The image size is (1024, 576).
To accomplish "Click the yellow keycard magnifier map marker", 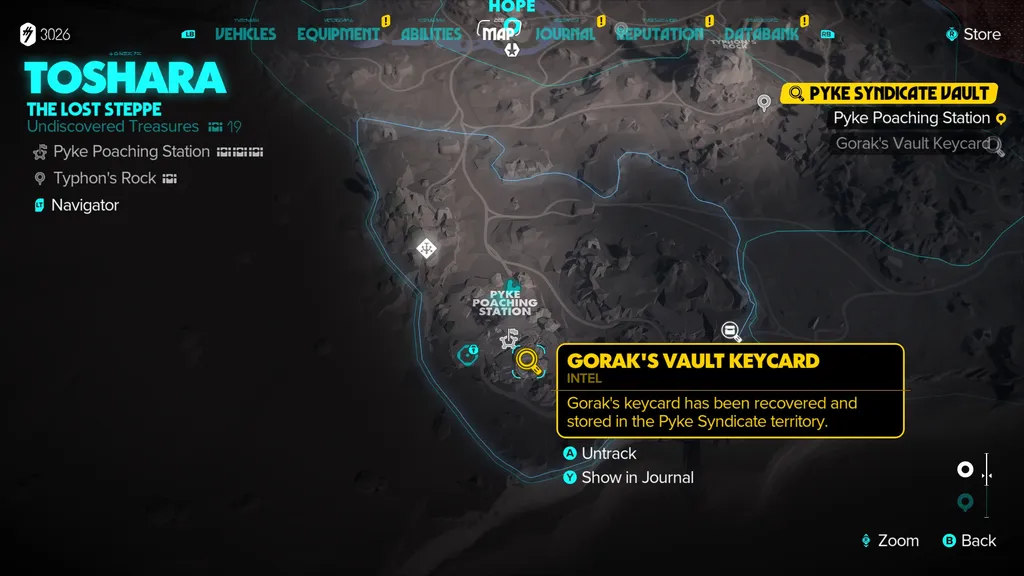I will 528,362.
